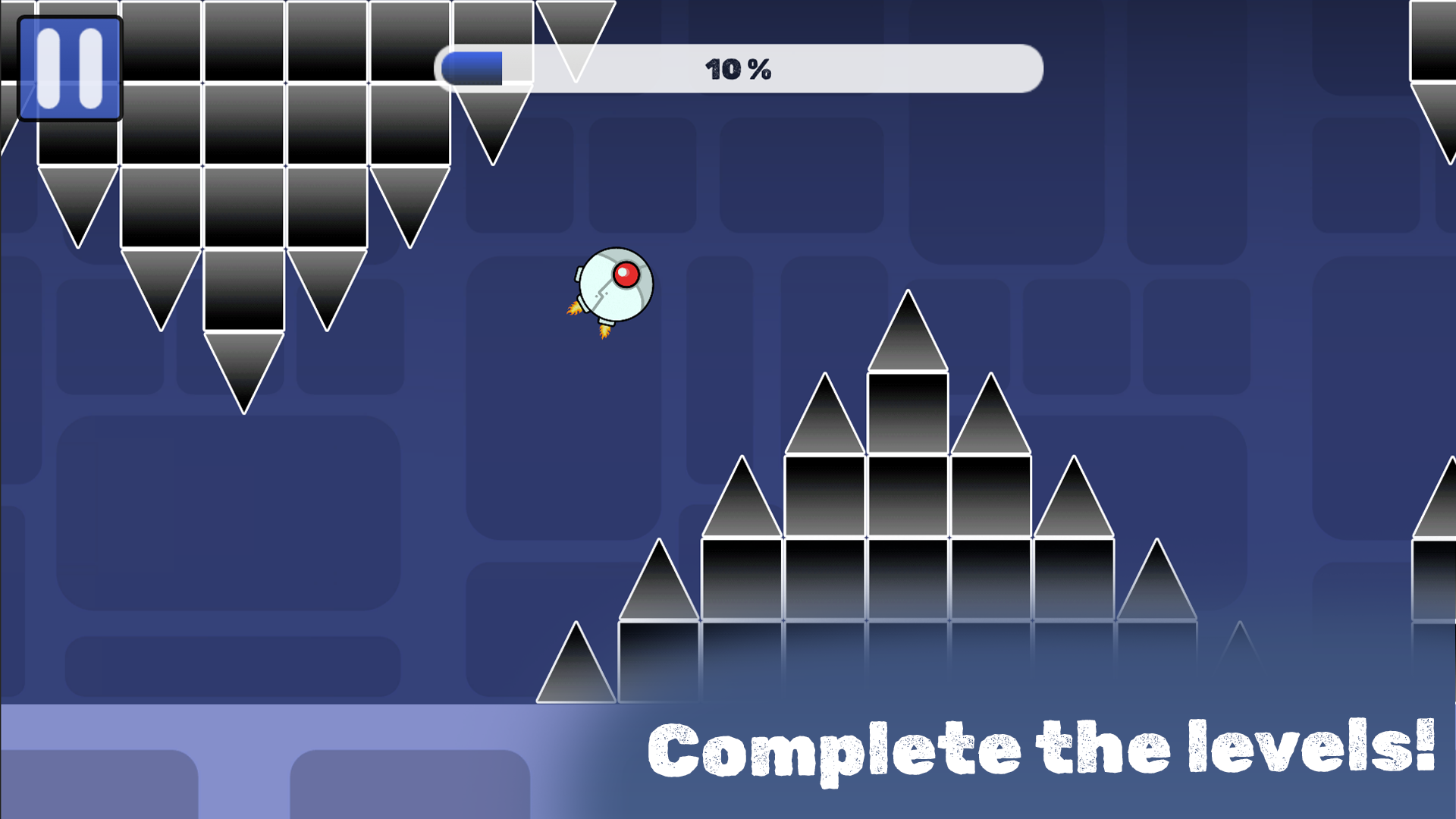Toggle the pause square's blue border

pyautogui.click(x=71, y=27)
